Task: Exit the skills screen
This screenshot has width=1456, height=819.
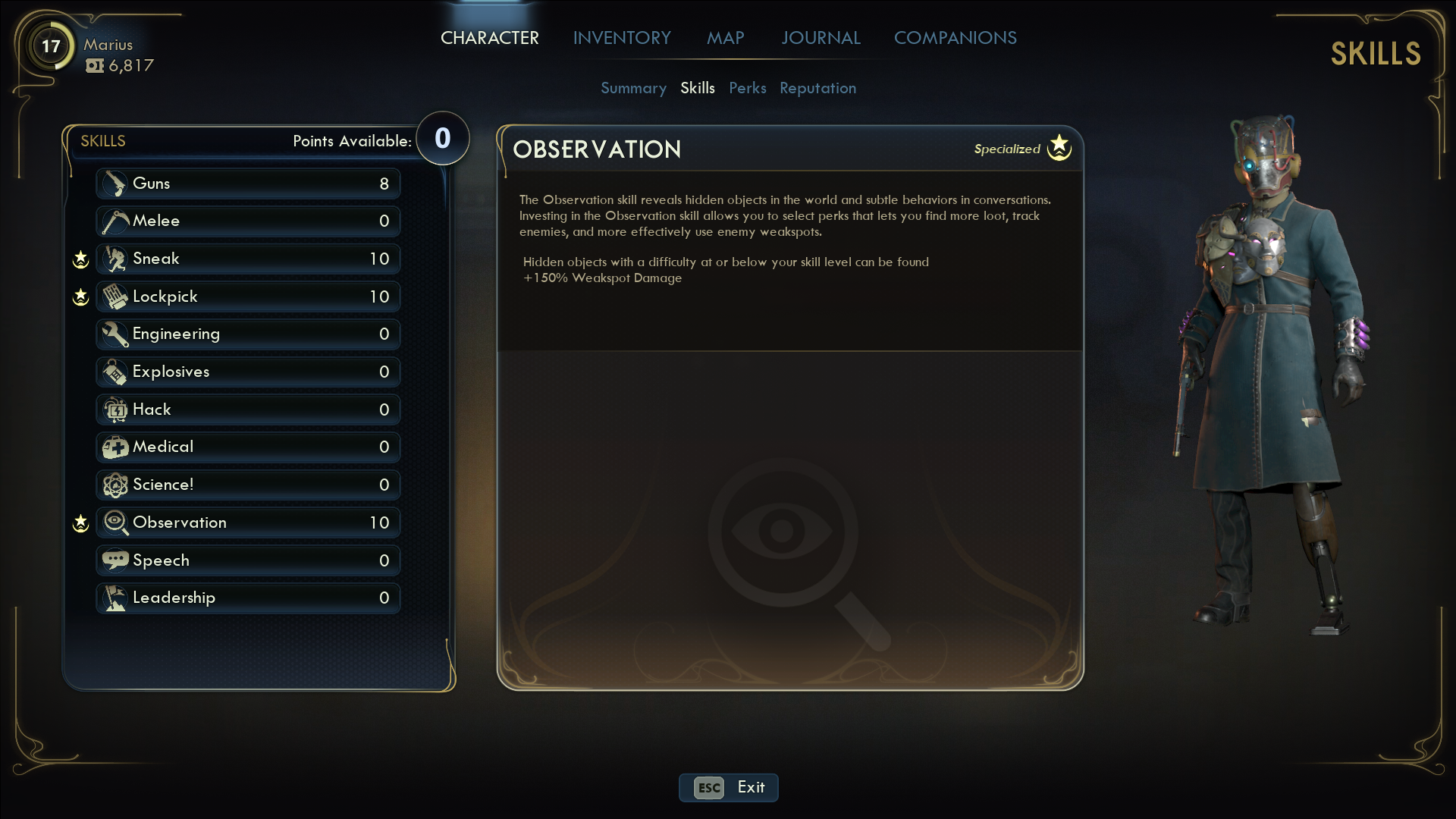Action: [728, 787]
